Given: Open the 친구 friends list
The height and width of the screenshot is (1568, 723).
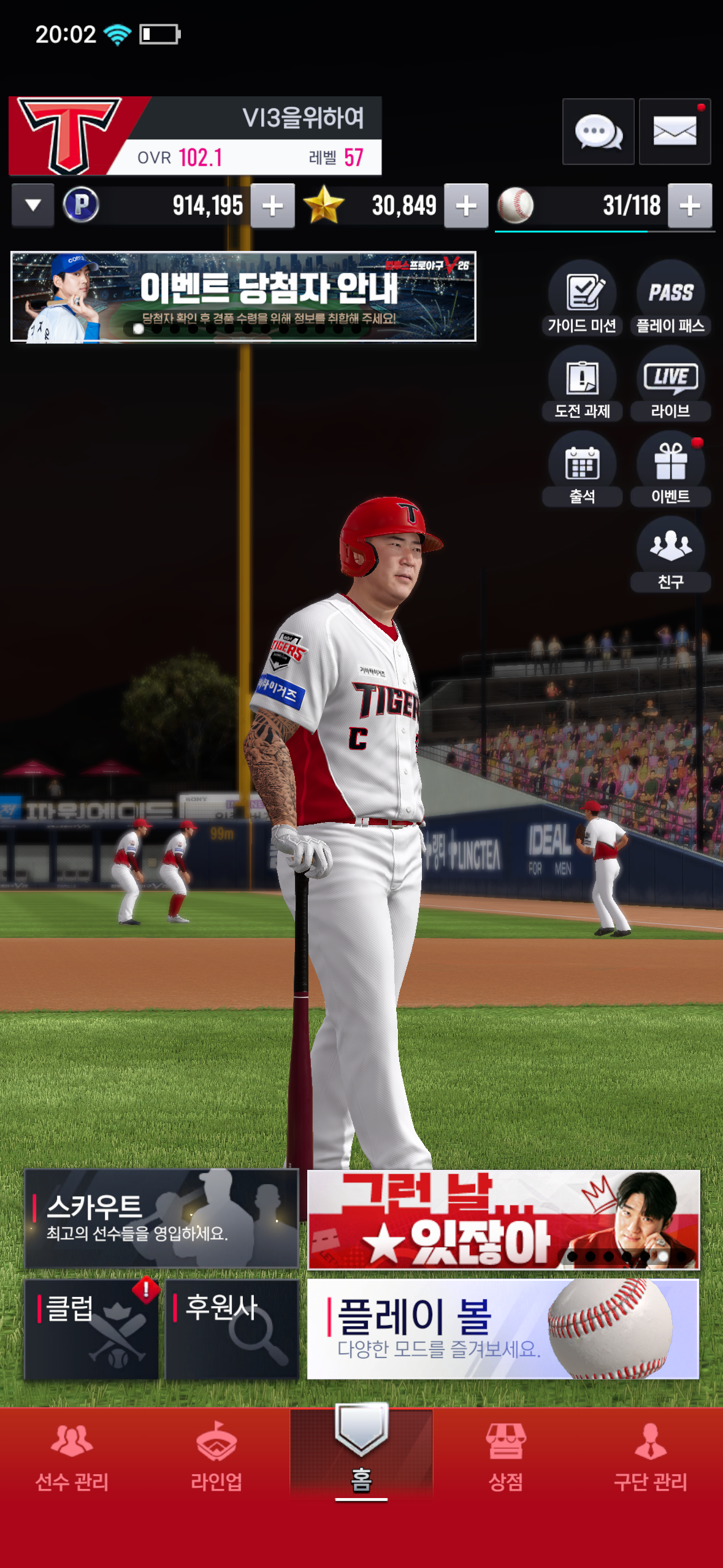Looking at the screenshot, I should point(670,555).
